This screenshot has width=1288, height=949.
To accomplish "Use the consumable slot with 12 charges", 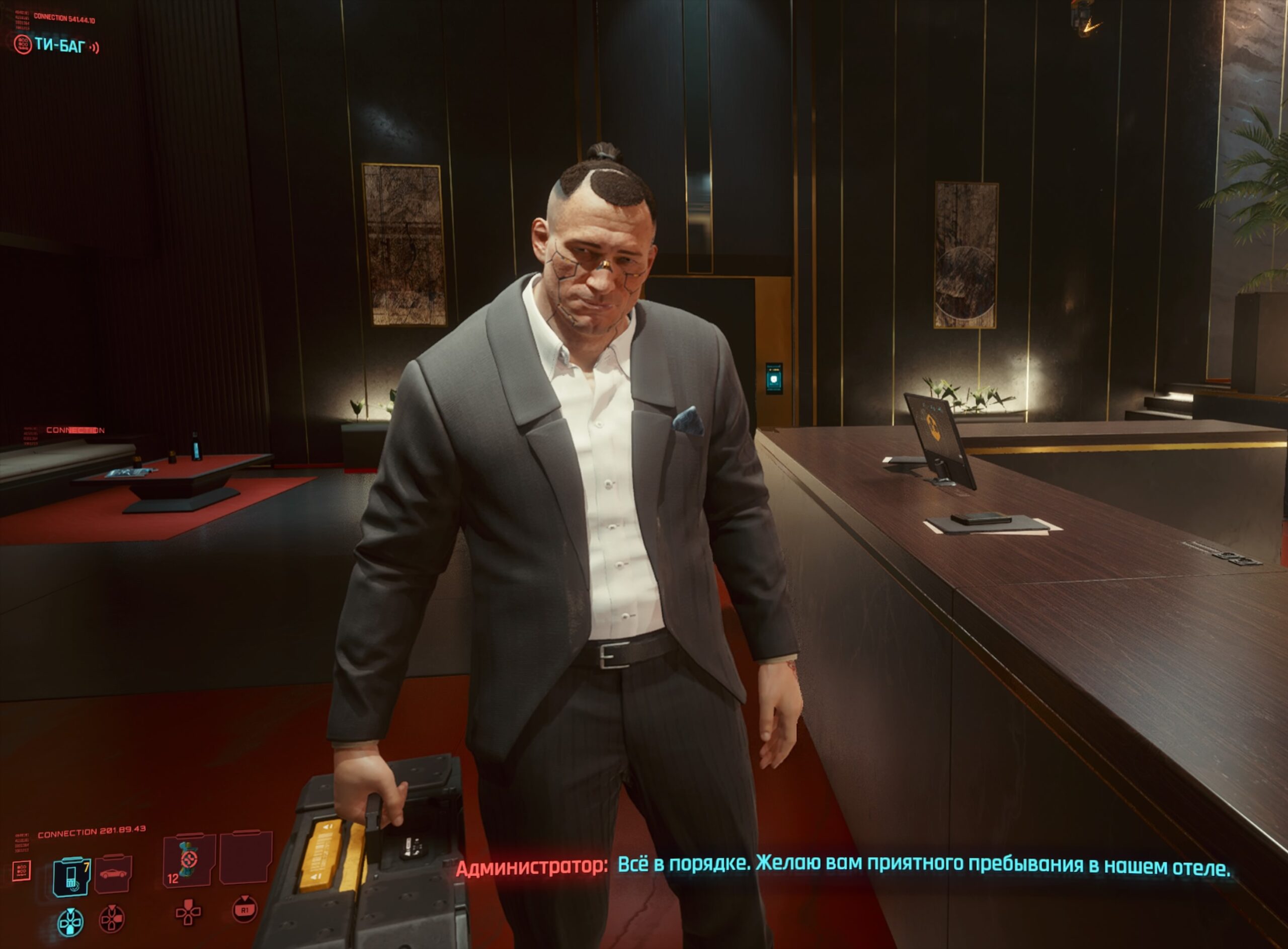I will pos(189,860).
